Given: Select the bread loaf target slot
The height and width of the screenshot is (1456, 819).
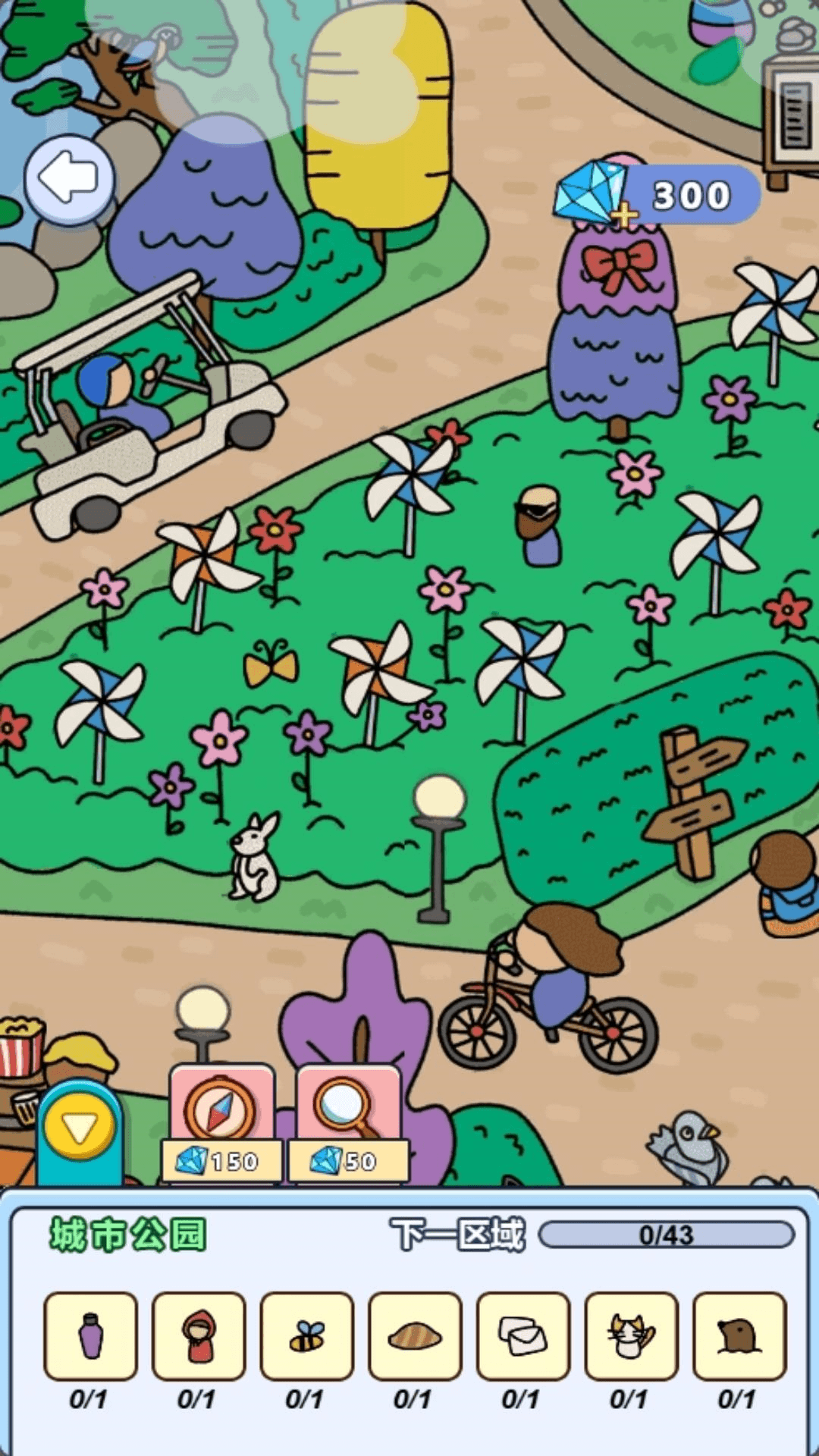Looking at the screenshot, I should click(415, 1335).
